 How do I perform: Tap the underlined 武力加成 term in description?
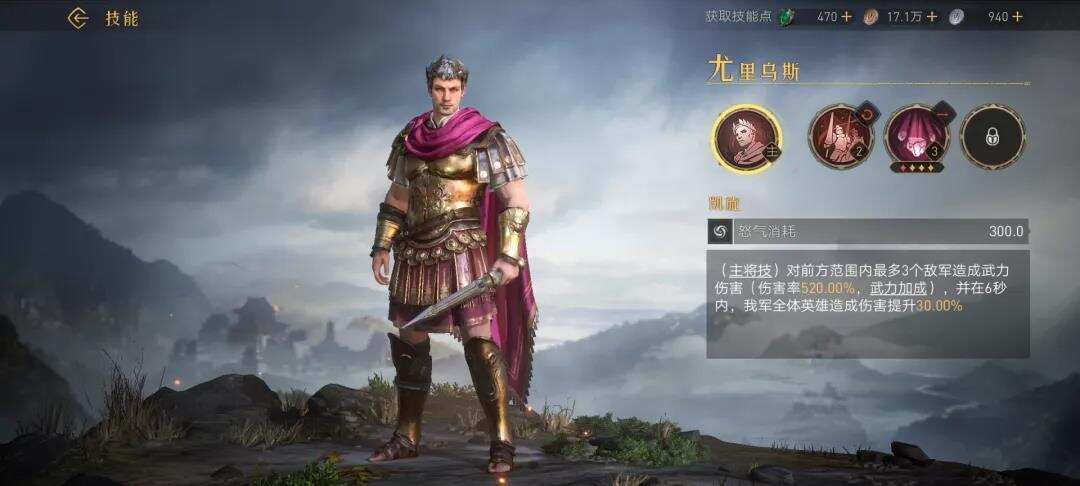coord(888,286)
